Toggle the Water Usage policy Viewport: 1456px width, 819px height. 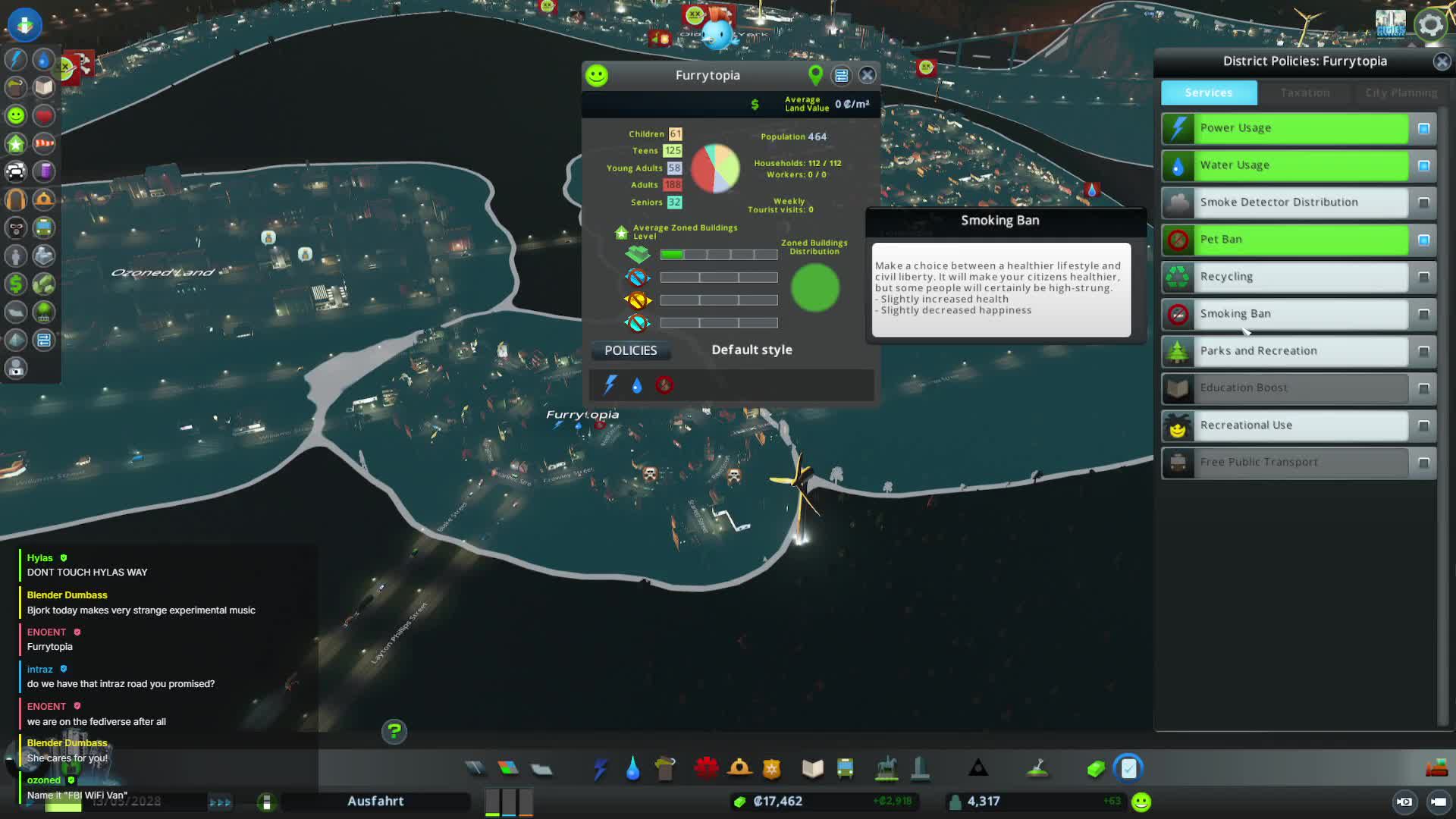1423,166
